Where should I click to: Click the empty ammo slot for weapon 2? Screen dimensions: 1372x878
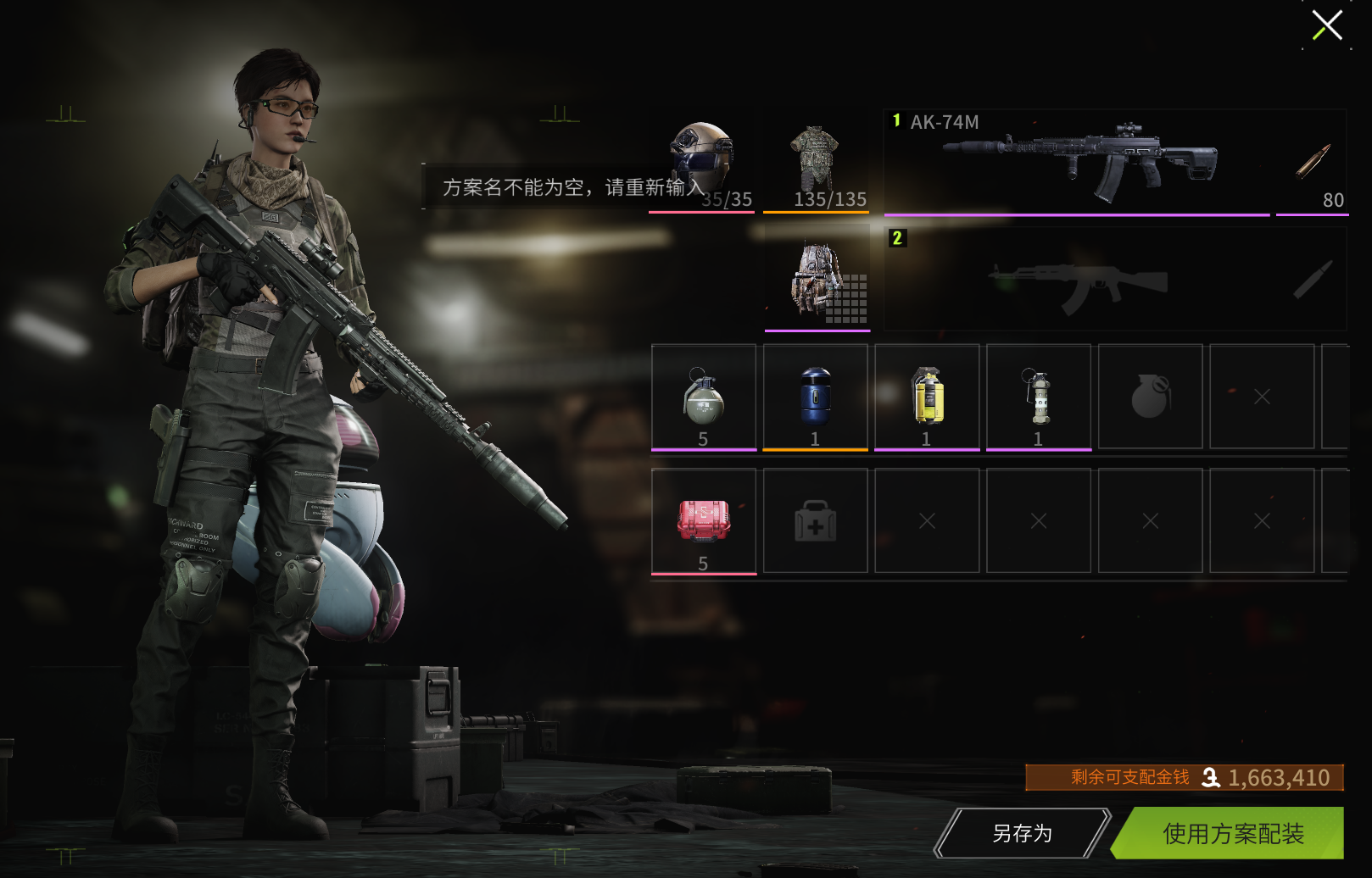coord(1312,280)
